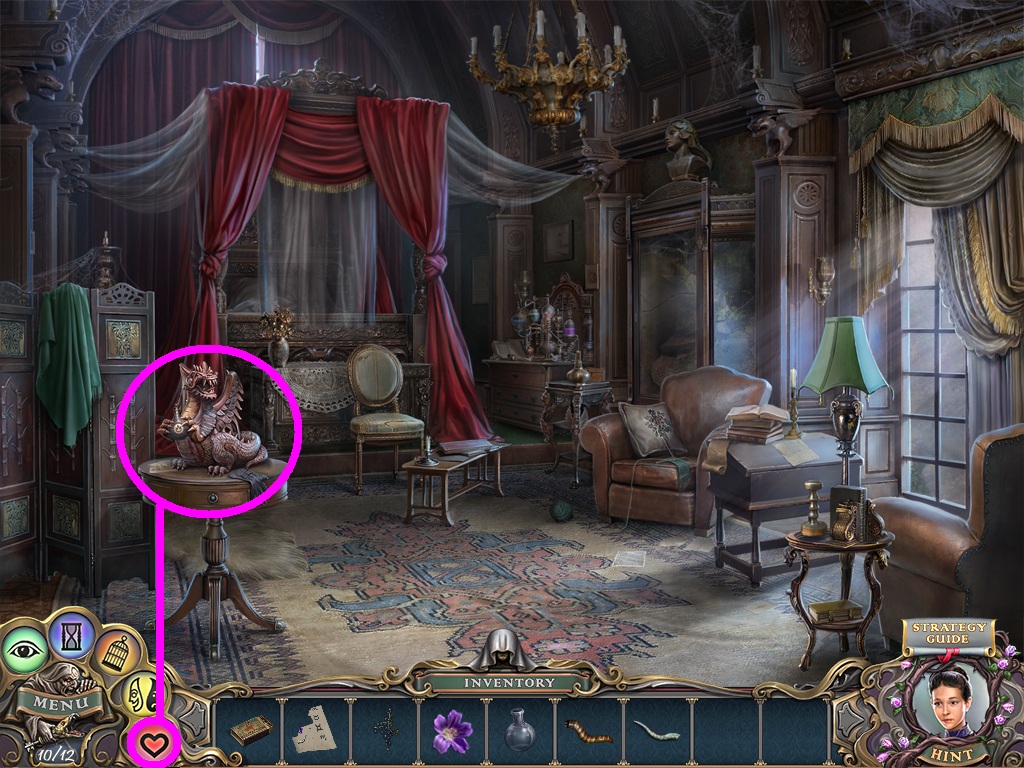Click the two-faced mask amulet icon
The width and height of the screenshot is (1024, 768).
click(142, 693)
